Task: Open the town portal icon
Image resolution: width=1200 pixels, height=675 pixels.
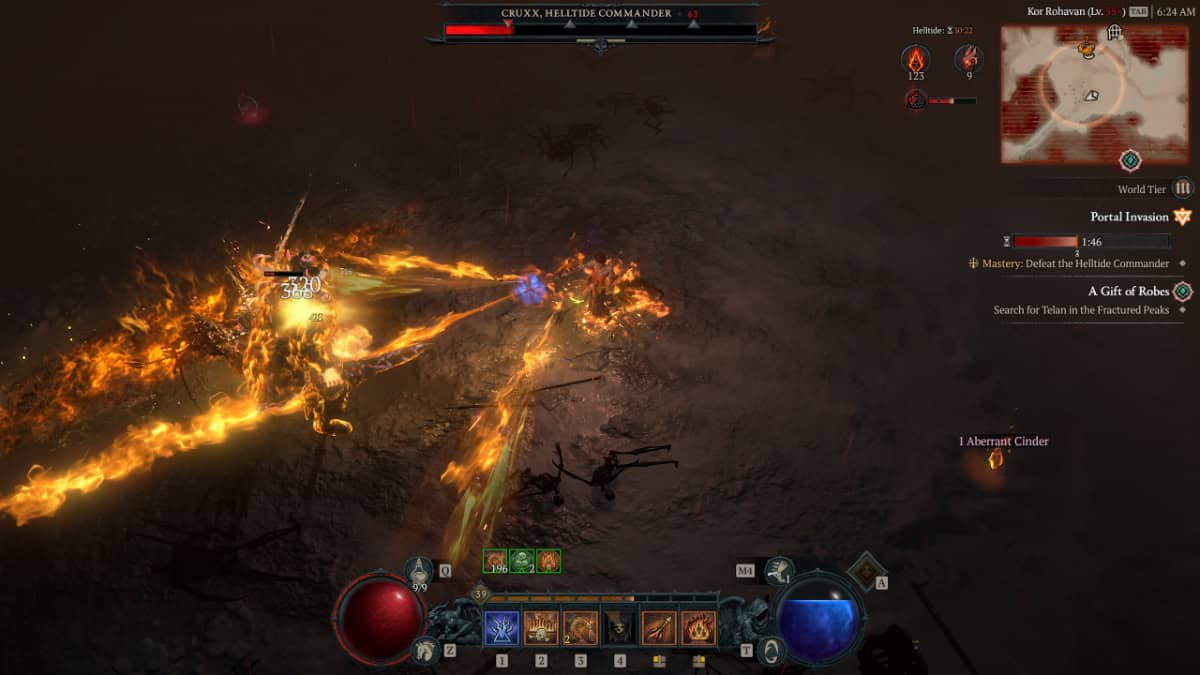Action: click(771, 651)
